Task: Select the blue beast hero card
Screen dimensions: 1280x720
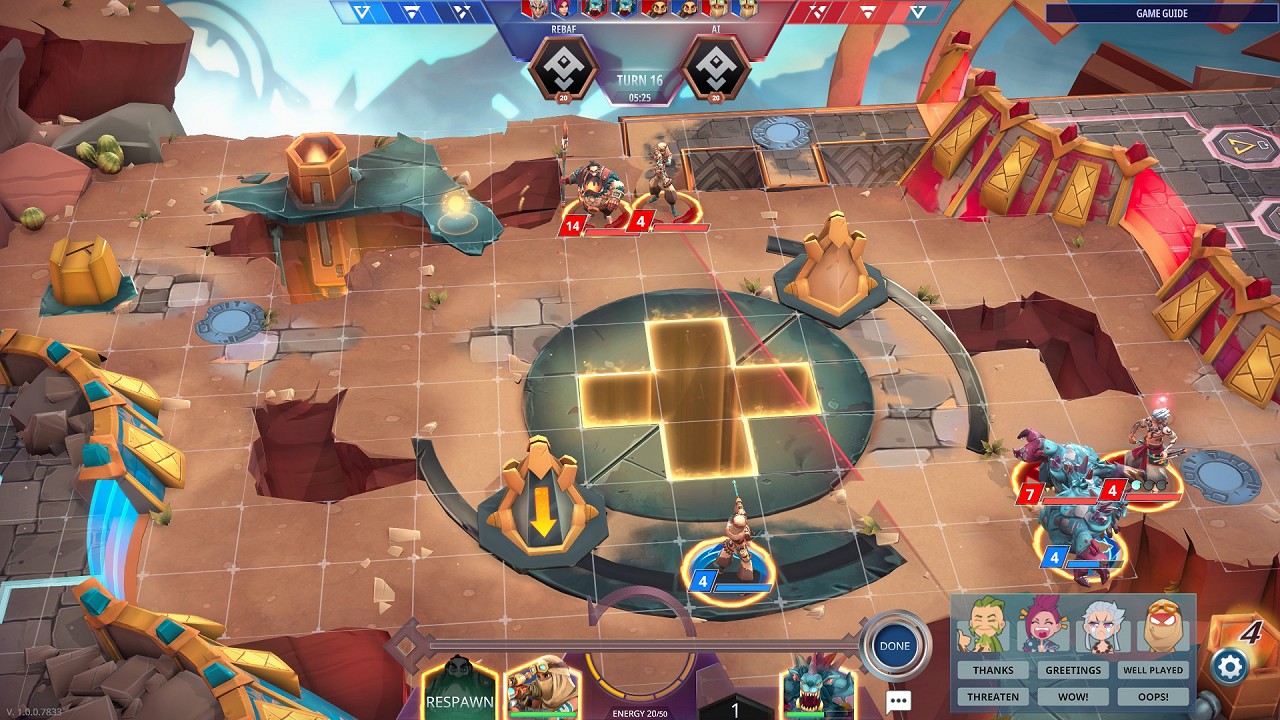Action: tap(818, 688)
